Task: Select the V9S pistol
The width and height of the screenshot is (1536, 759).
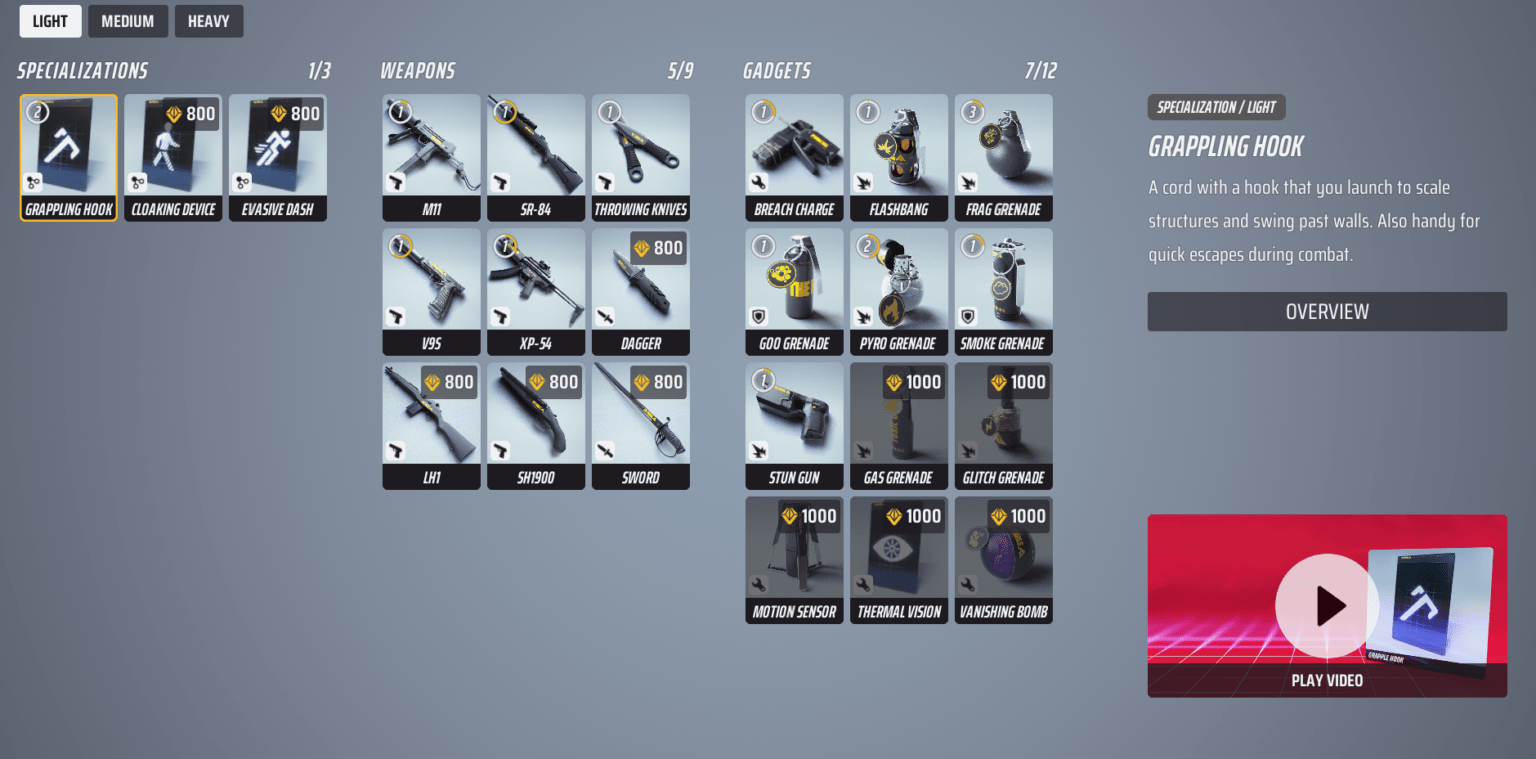Action: click(431, 291)
